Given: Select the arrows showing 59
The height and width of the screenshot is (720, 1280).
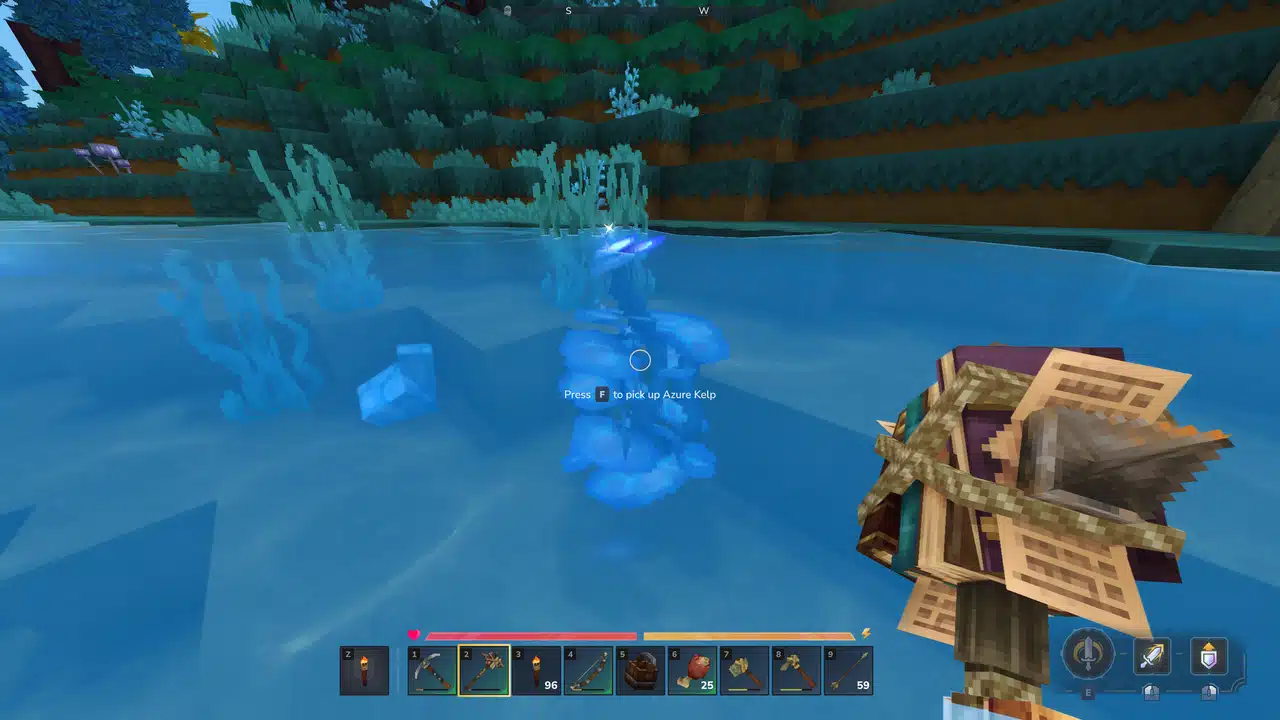Looking at the screenshot, I should (848, 669).
